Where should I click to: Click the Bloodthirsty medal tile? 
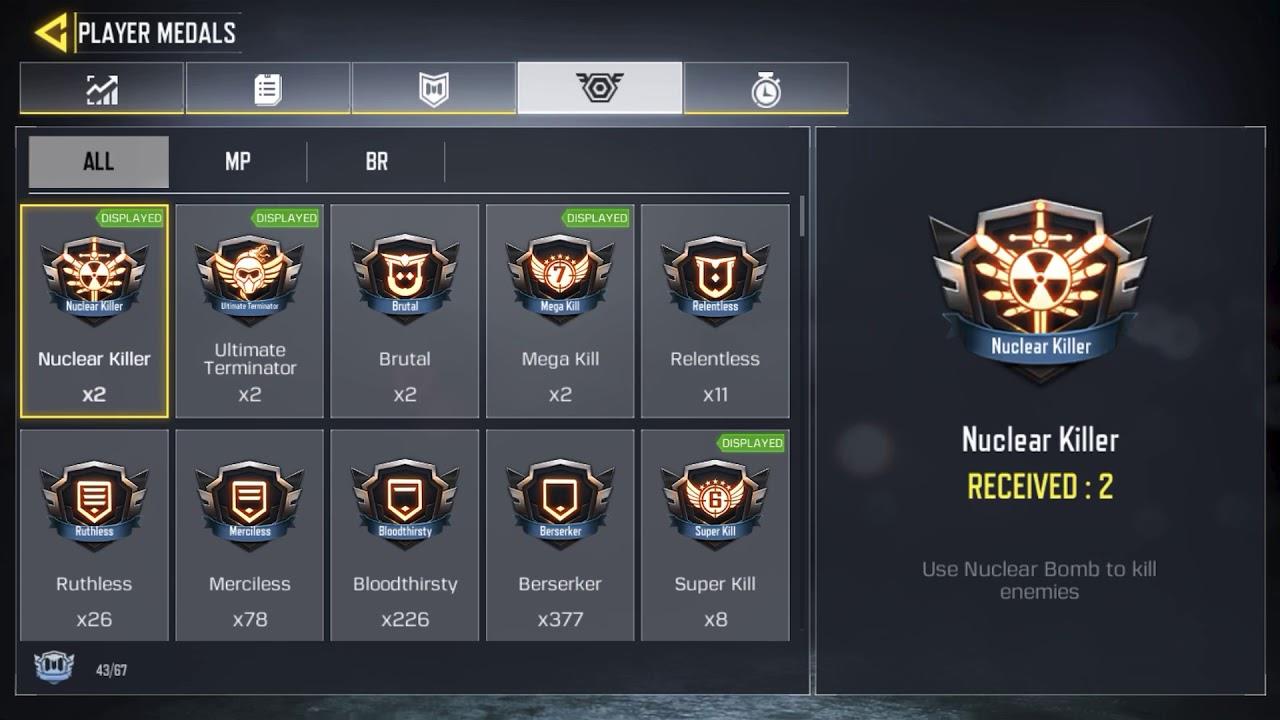(x=405, y=535)
